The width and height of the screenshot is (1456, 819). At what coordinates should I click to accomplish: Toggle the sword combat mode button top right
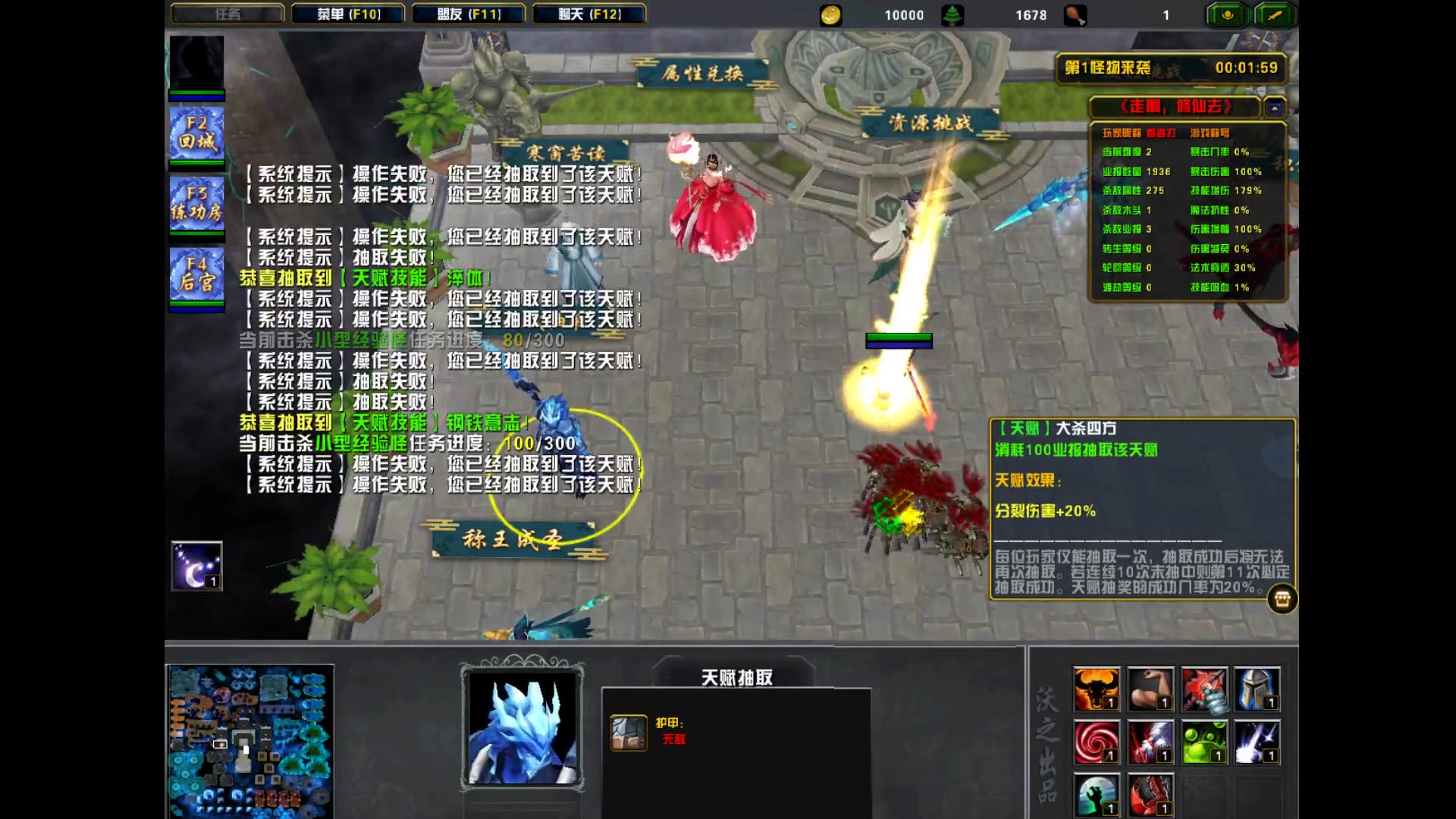tap(1275, 15)
